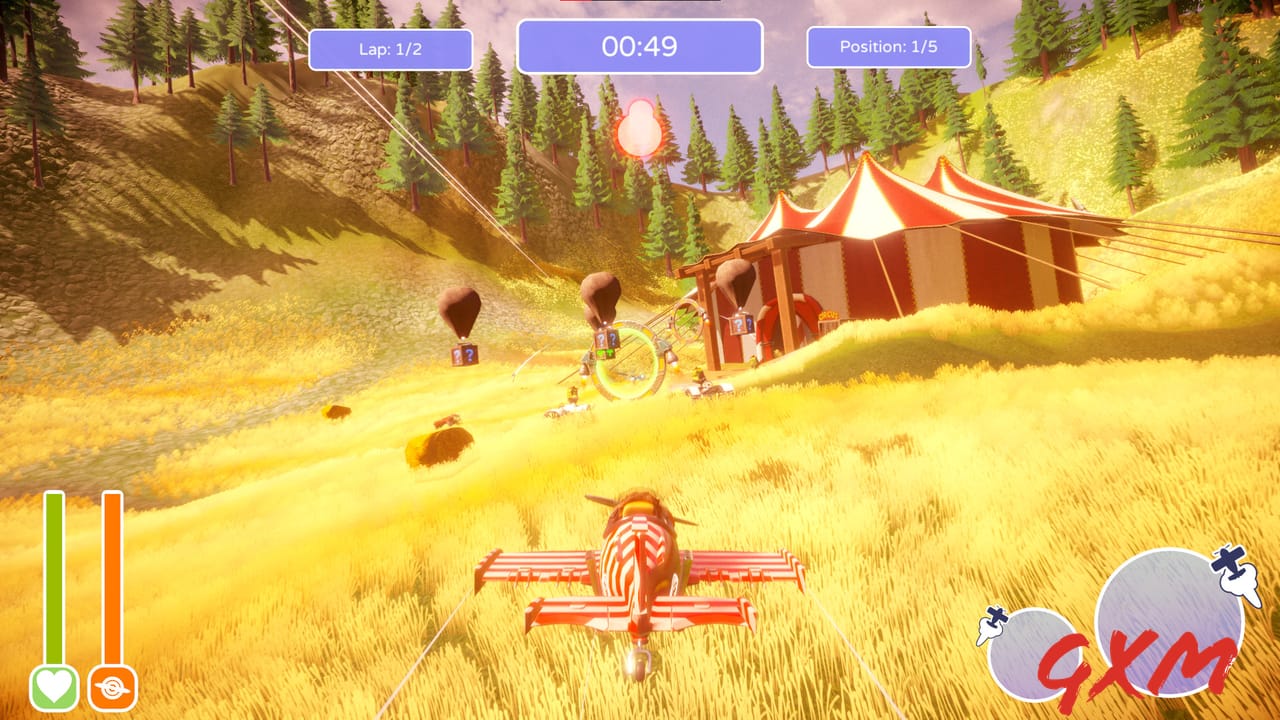This screenshot has width=1280, height=720.
Task: Open the race timer panel showing 00:49
Action: click(640, 46)
